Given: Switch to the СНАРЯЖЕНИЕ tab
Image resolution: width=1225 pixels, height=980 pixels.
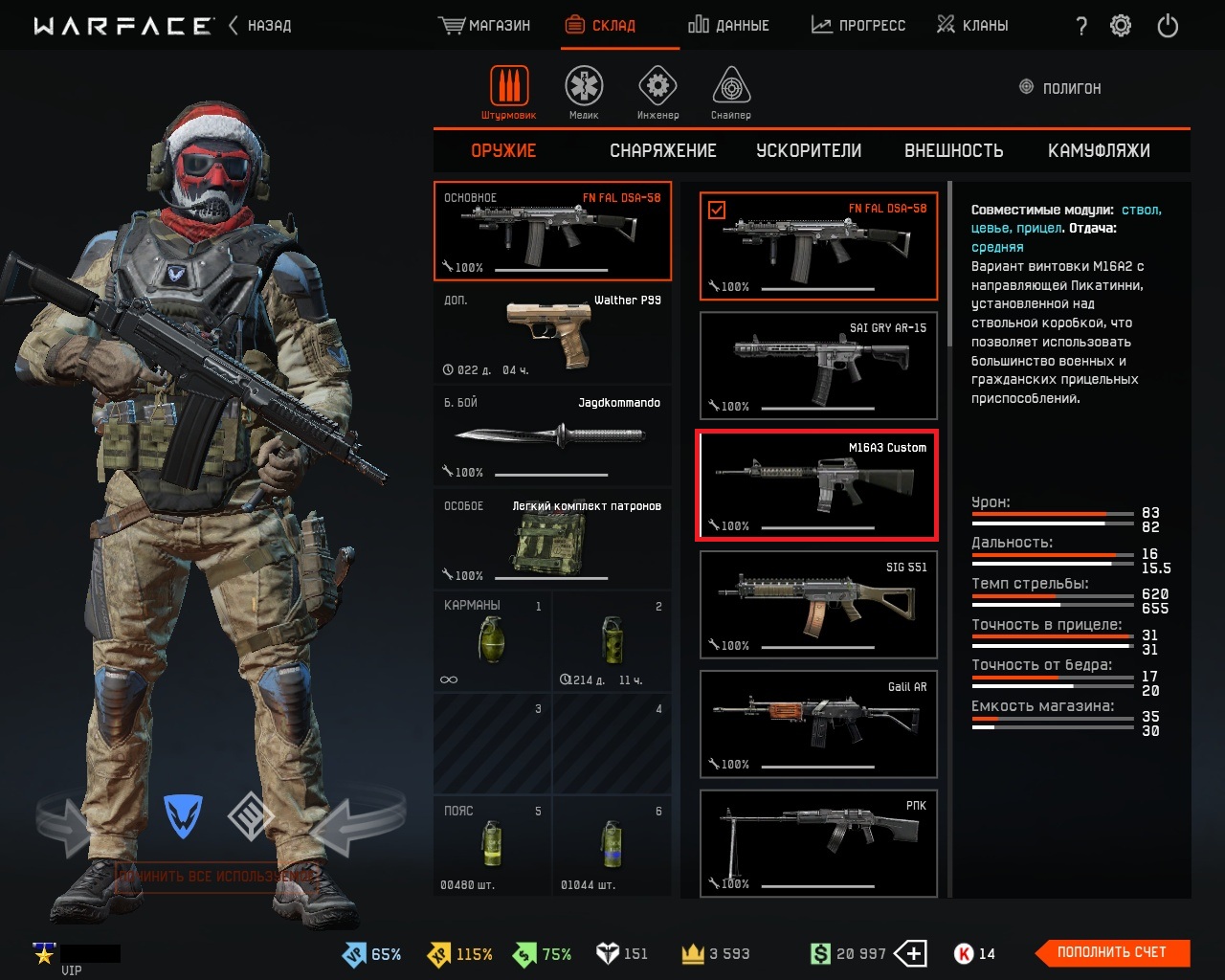Looking at the screenshot, I should click(x=662, y=151).
